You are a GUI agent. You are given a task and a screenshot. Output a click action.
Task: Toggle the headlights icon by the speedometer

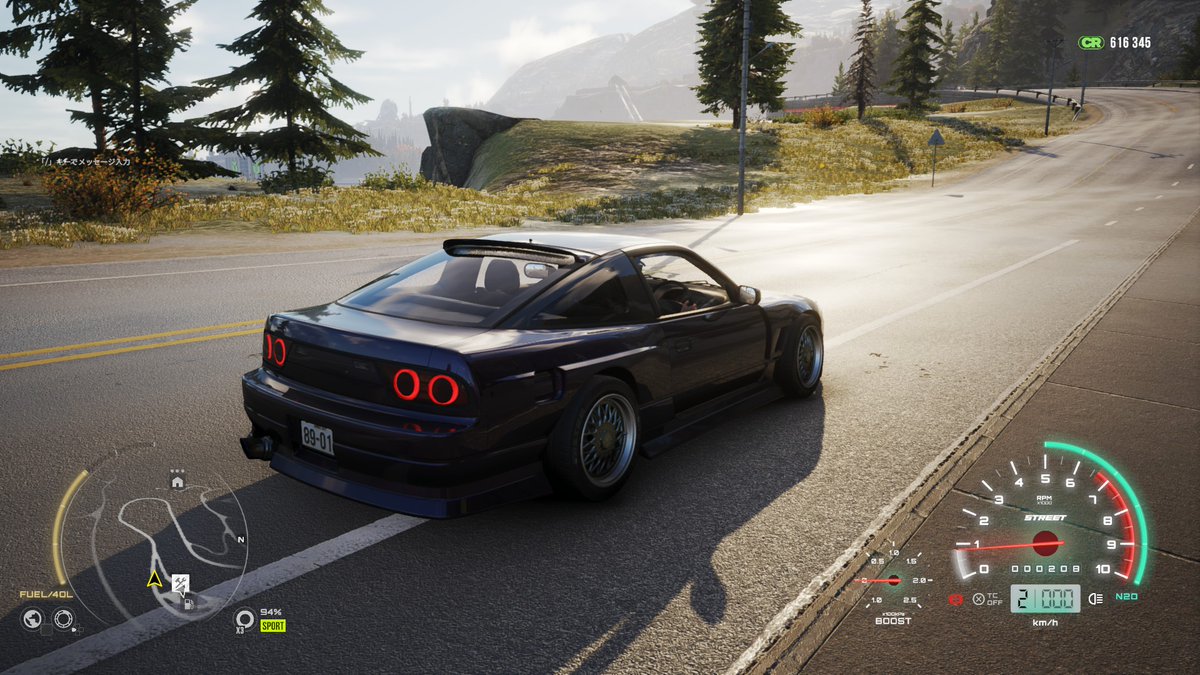click(1095, 599)
